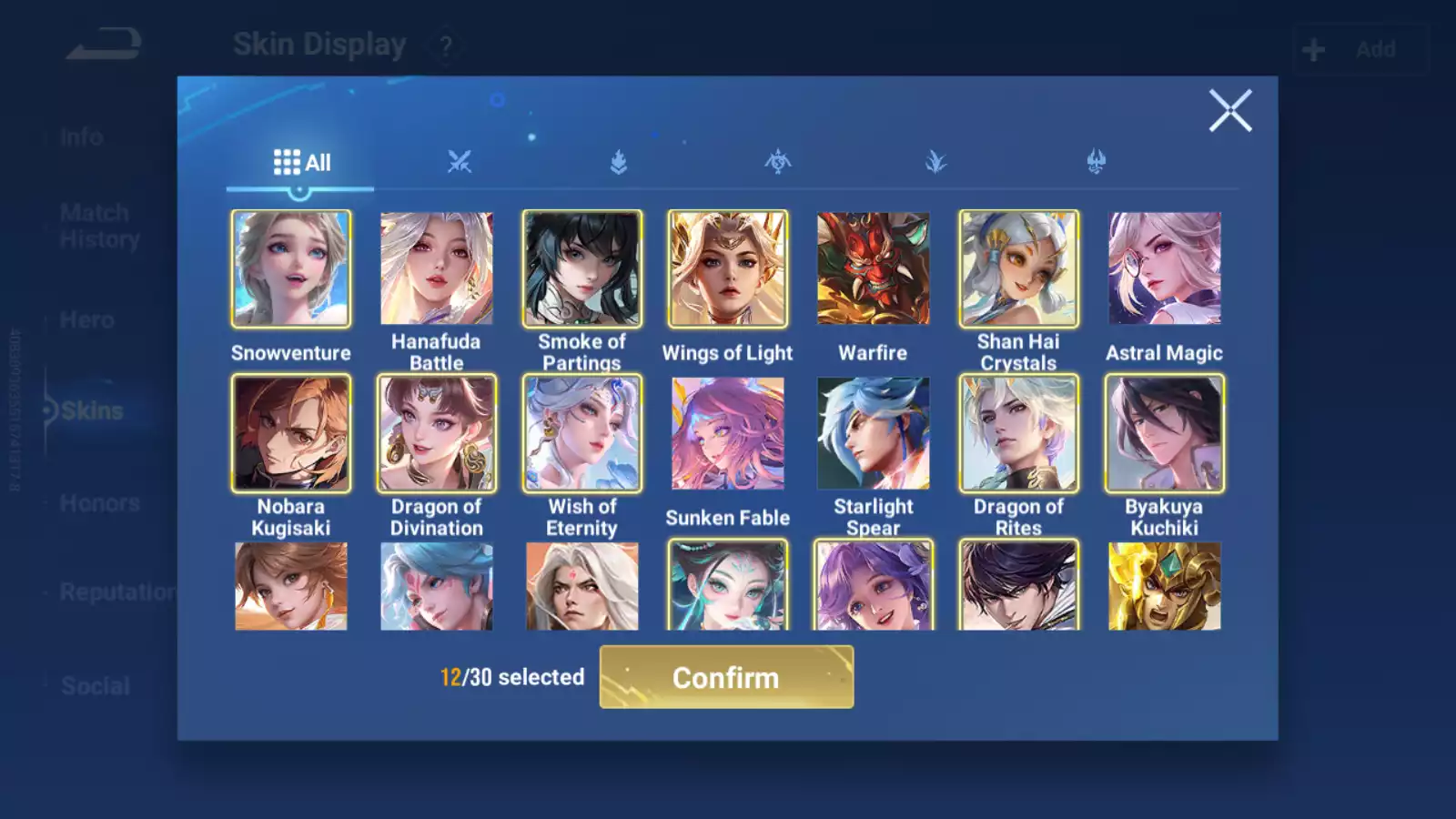Toggle the Shan Hai Crystals skin
Screen dimensions: 1456x819
[1018, 268]
